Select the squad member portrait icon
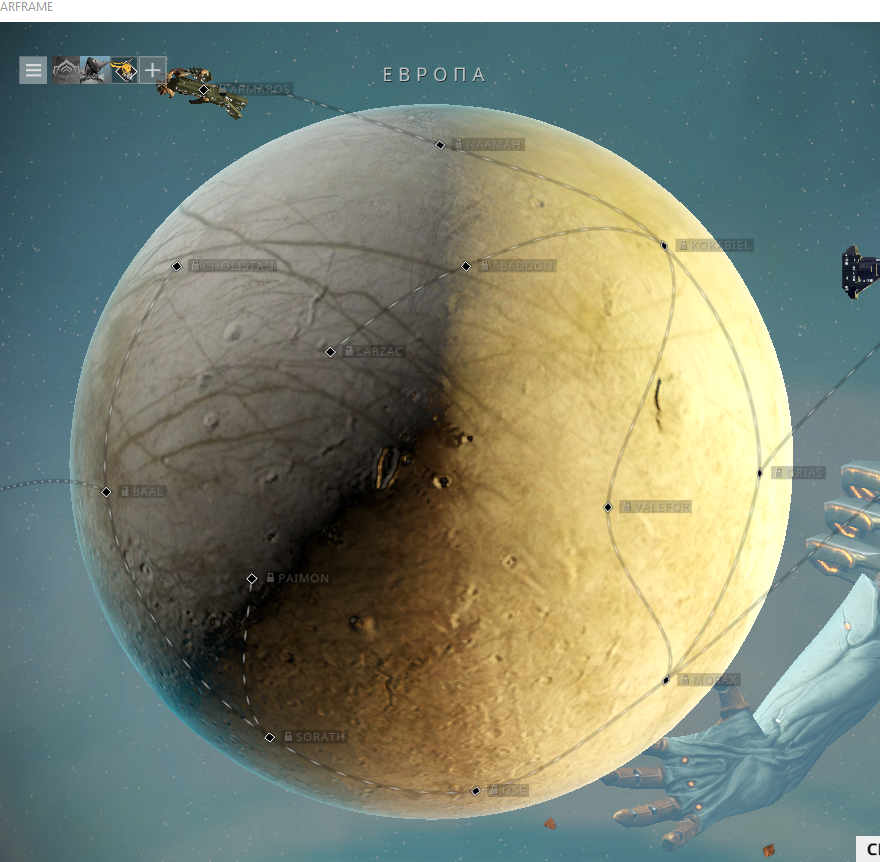 [94, 70]
